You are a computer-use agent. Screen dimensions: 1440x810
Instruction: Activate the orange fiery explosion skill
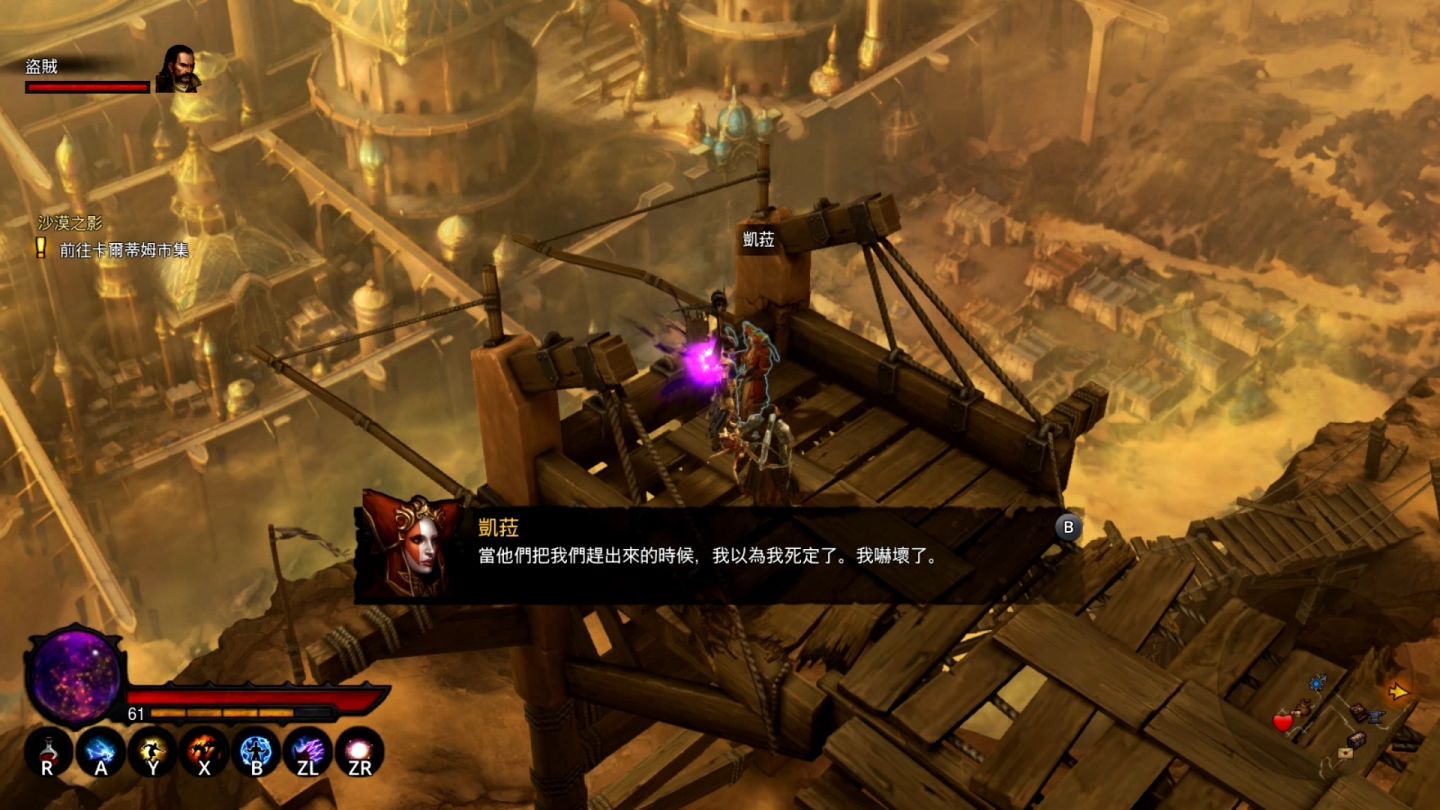pyautogui.click(x=204, y=751)
